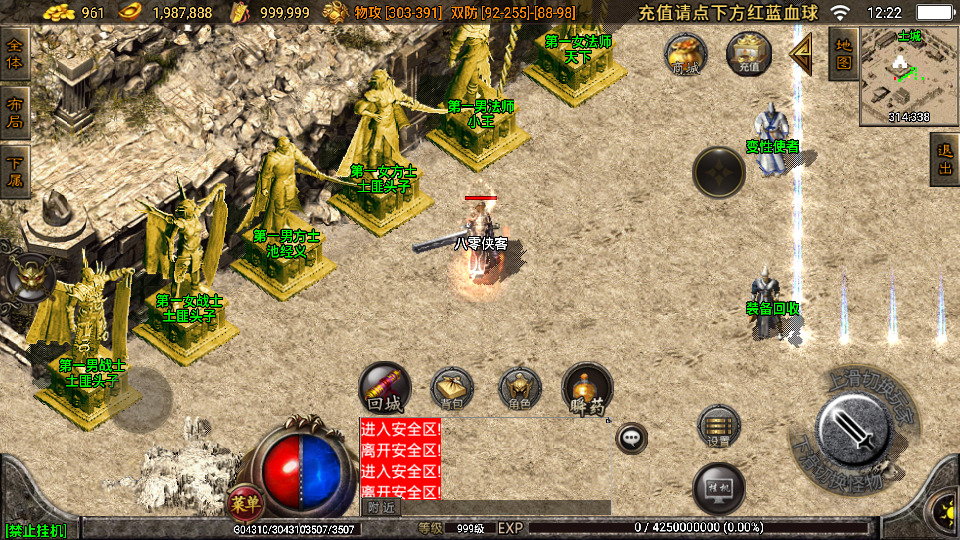Collapse the top icons with the gold arrow
The height and width of the screenshot is (540, 960).
coord(801,54)
